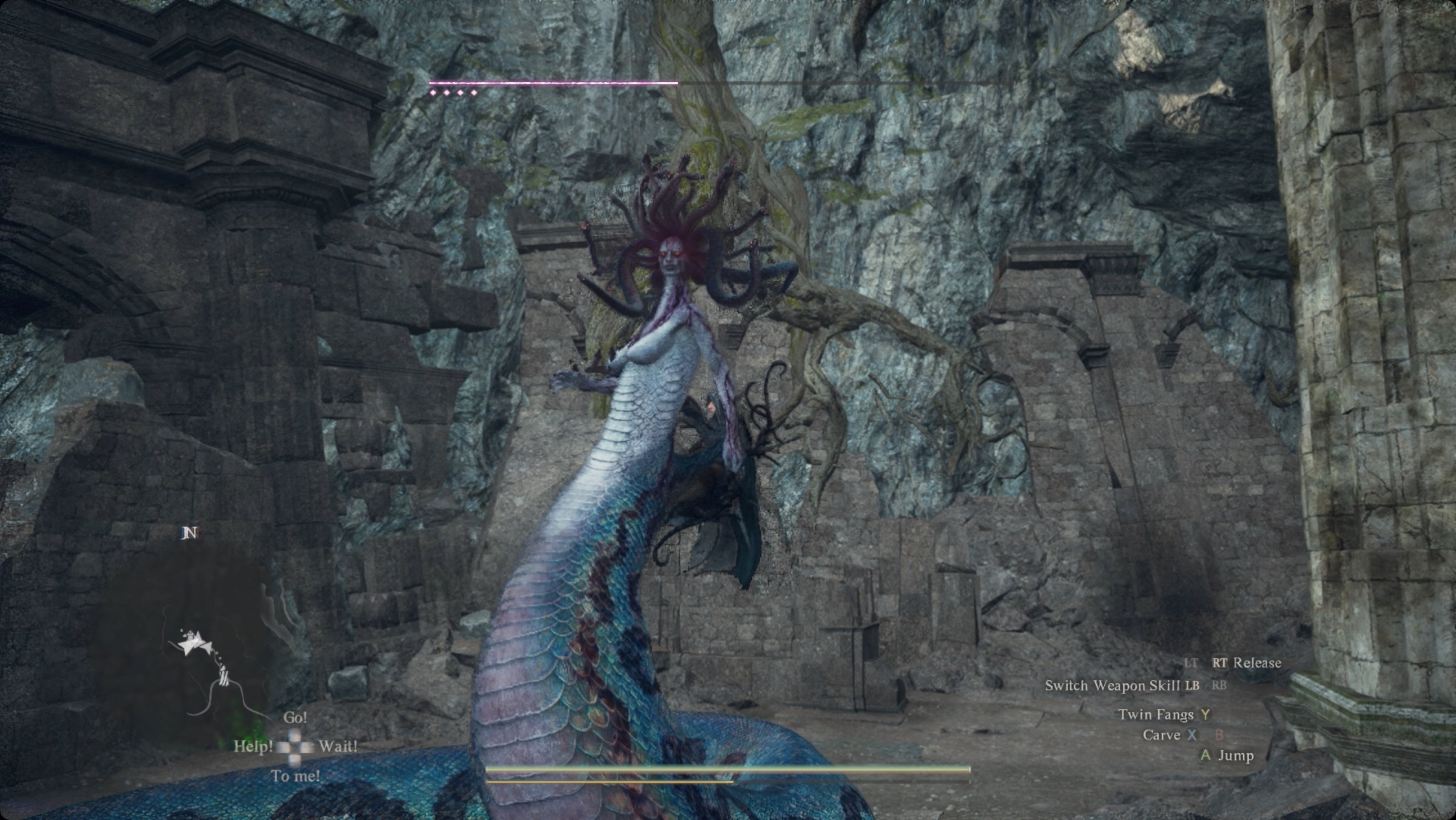
Task: Select the "Help!" pawn command
Action: [x=253, y=746]
